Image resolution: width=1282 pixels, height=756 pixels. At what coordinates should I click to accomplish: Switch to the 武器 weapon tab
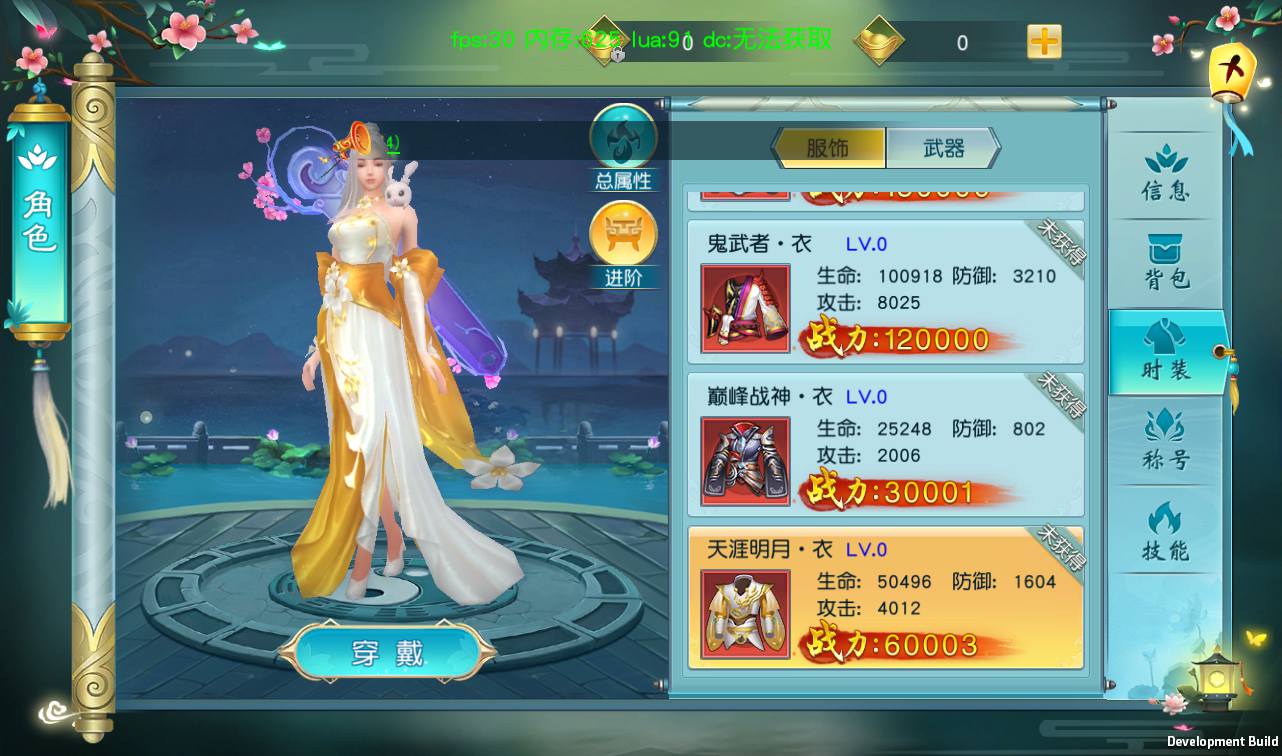point(942,148)
